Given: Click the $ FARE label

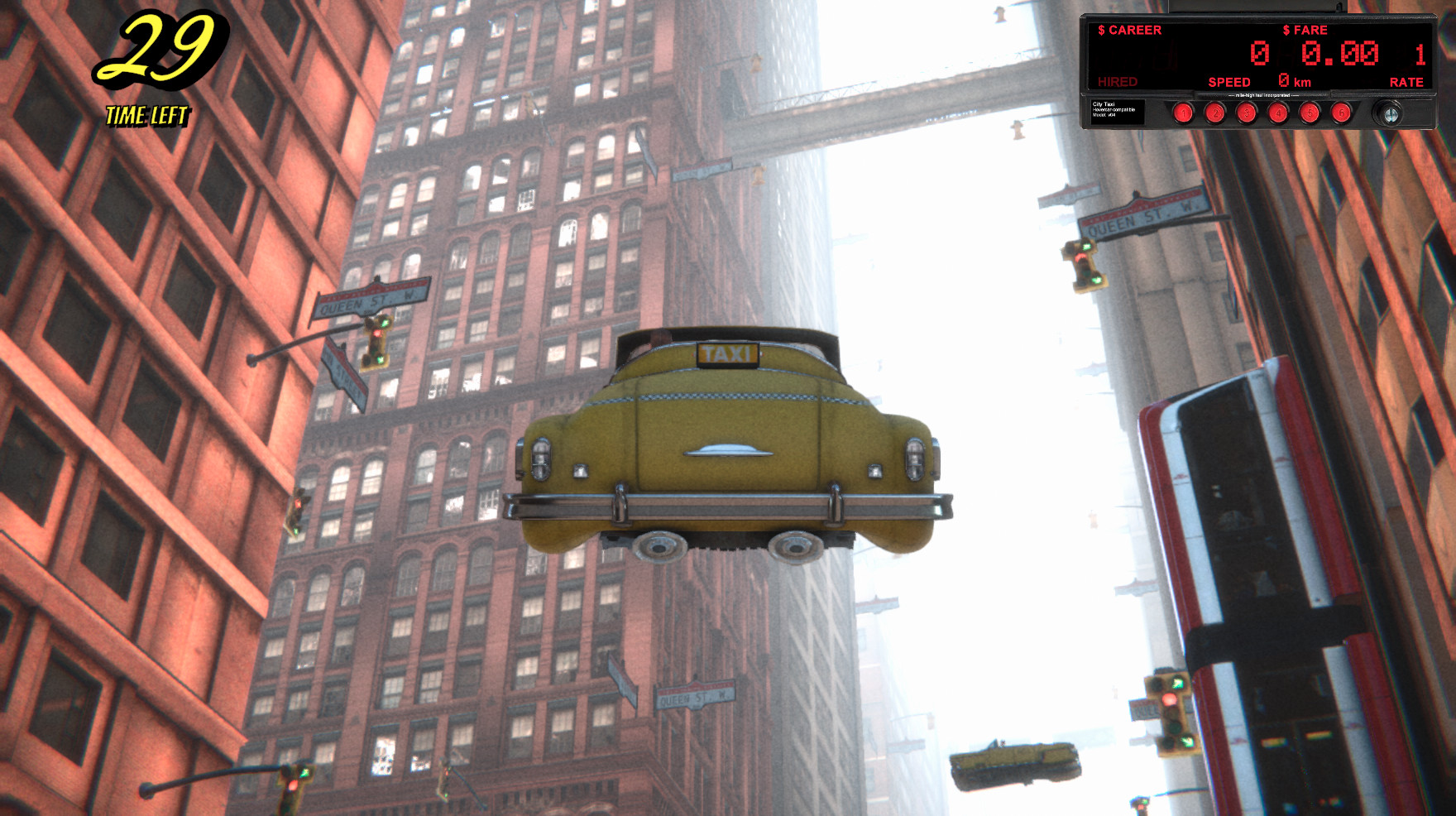Looking at the screenshot, I should pyautogui.click(x=1305, y=29).
